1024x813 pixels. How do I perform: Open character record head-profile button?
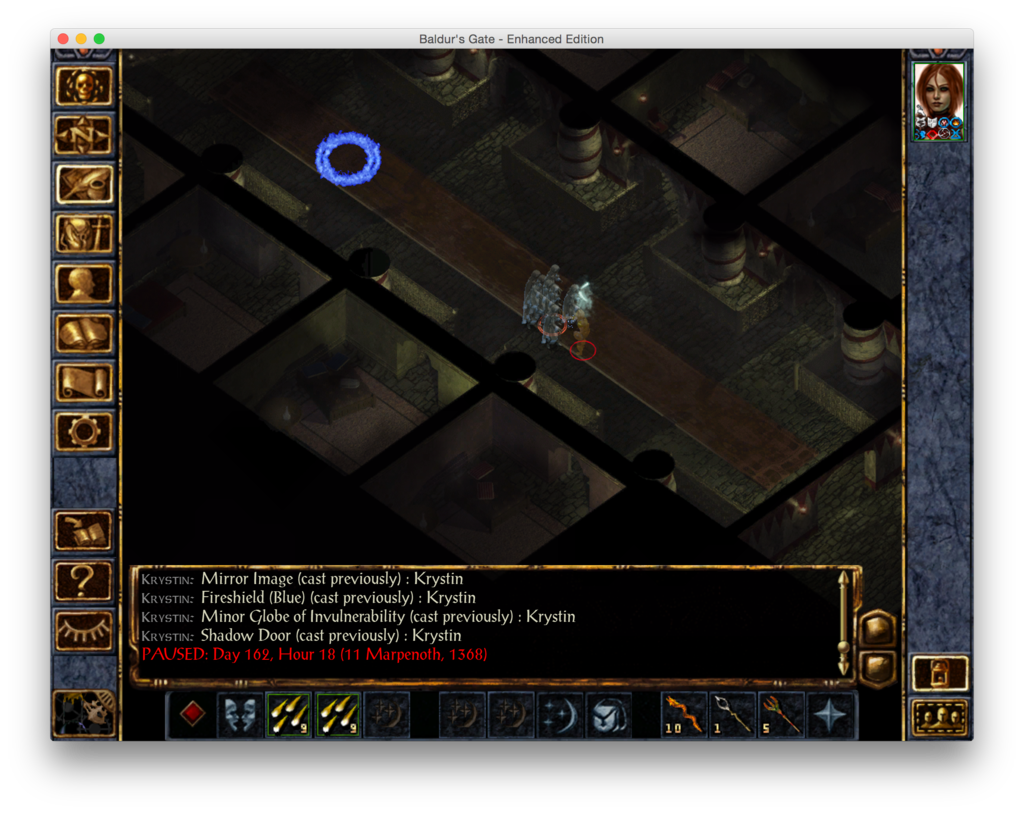click(84, 283)
